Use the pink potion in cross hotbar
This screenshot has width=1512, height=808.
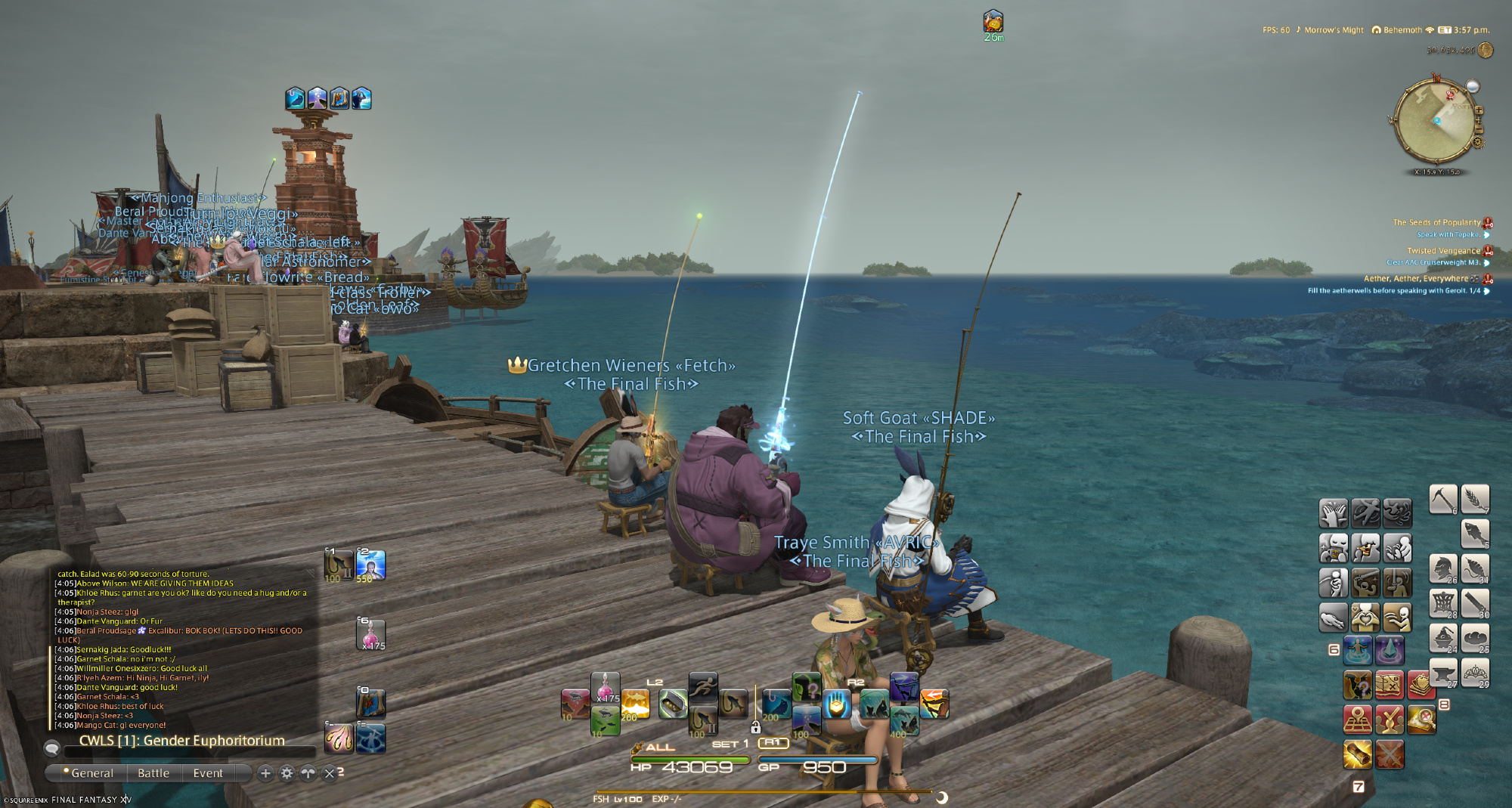pos(605,686)
